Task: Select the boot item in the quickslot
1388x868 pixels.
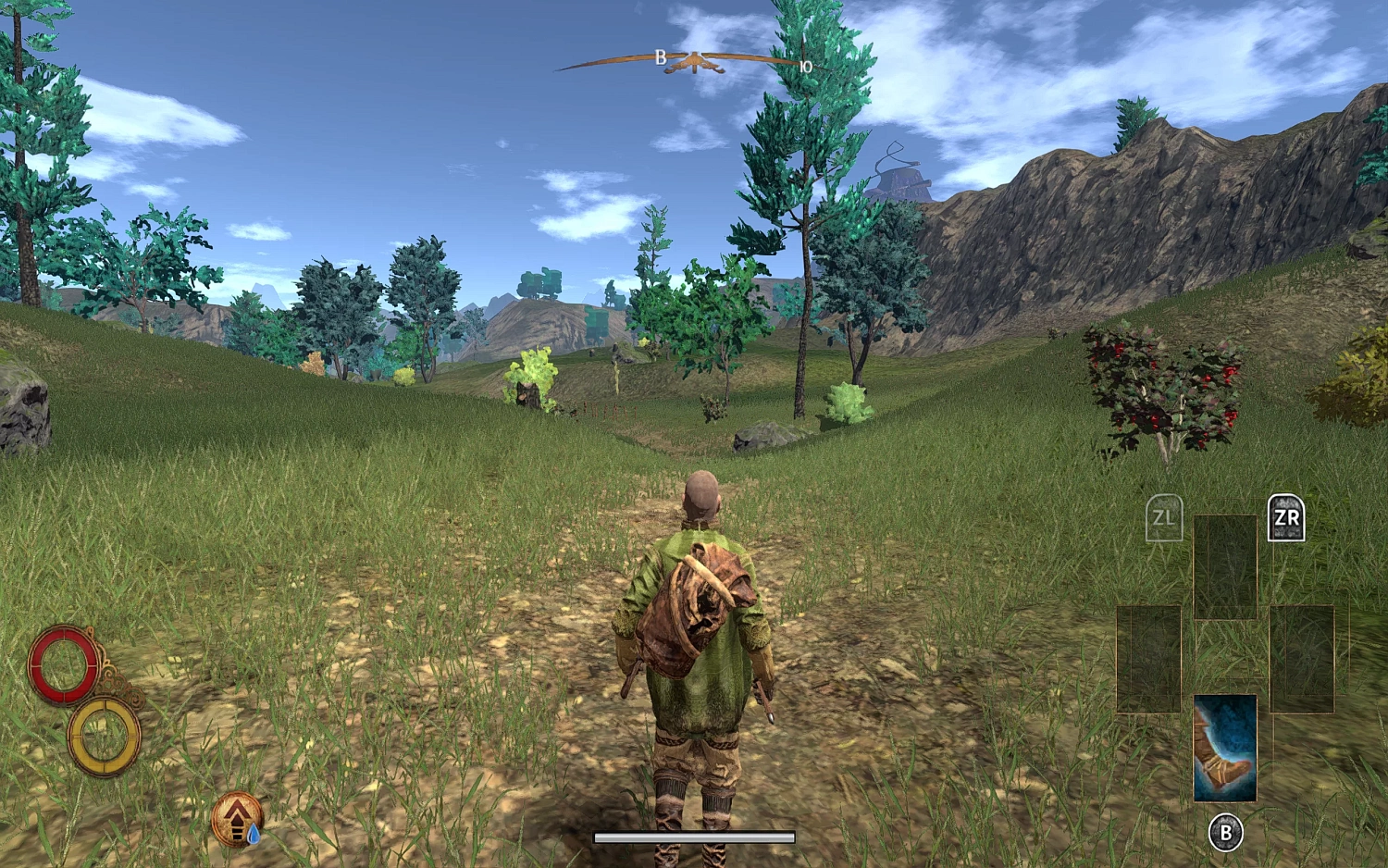Action: [1226, 750]
